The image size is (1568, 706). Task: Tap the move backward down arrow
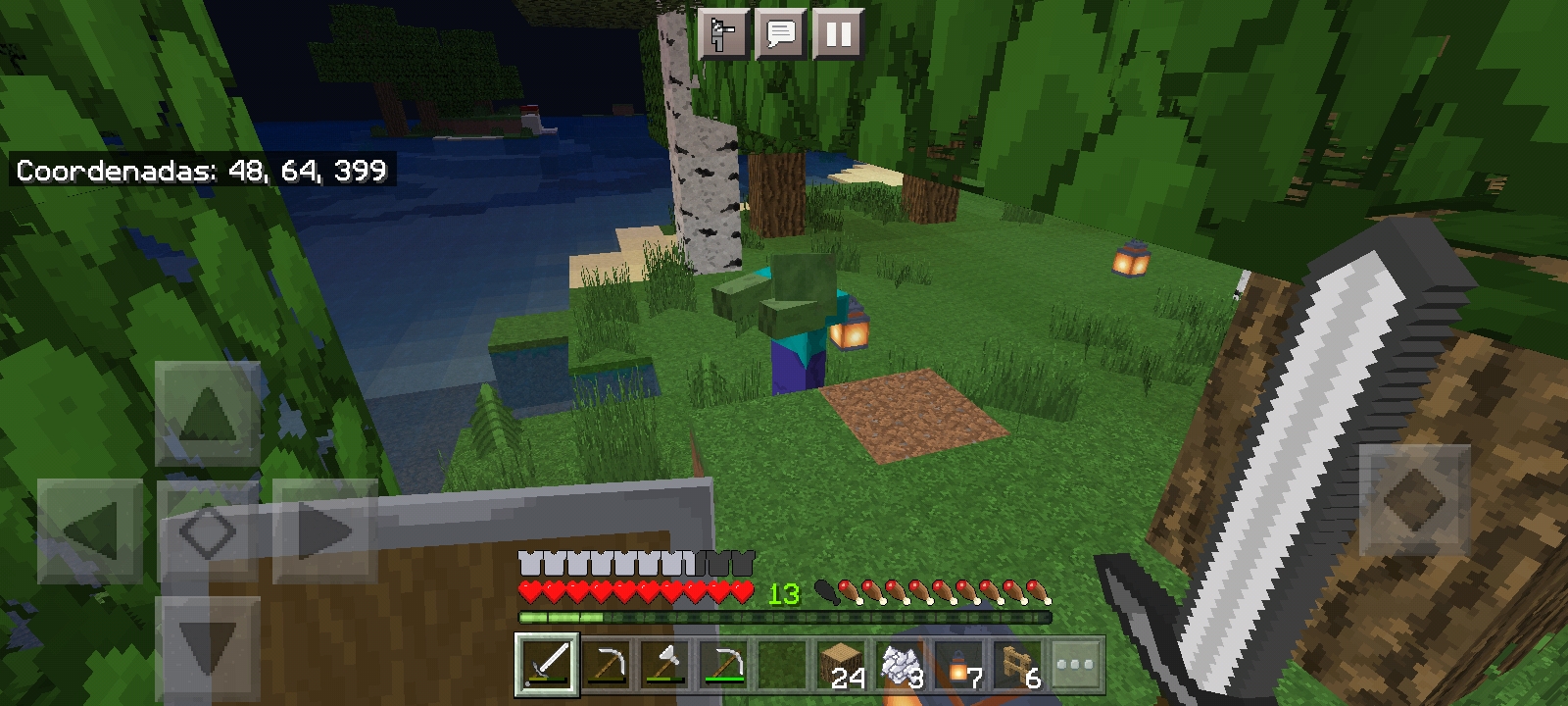[208, 648]
